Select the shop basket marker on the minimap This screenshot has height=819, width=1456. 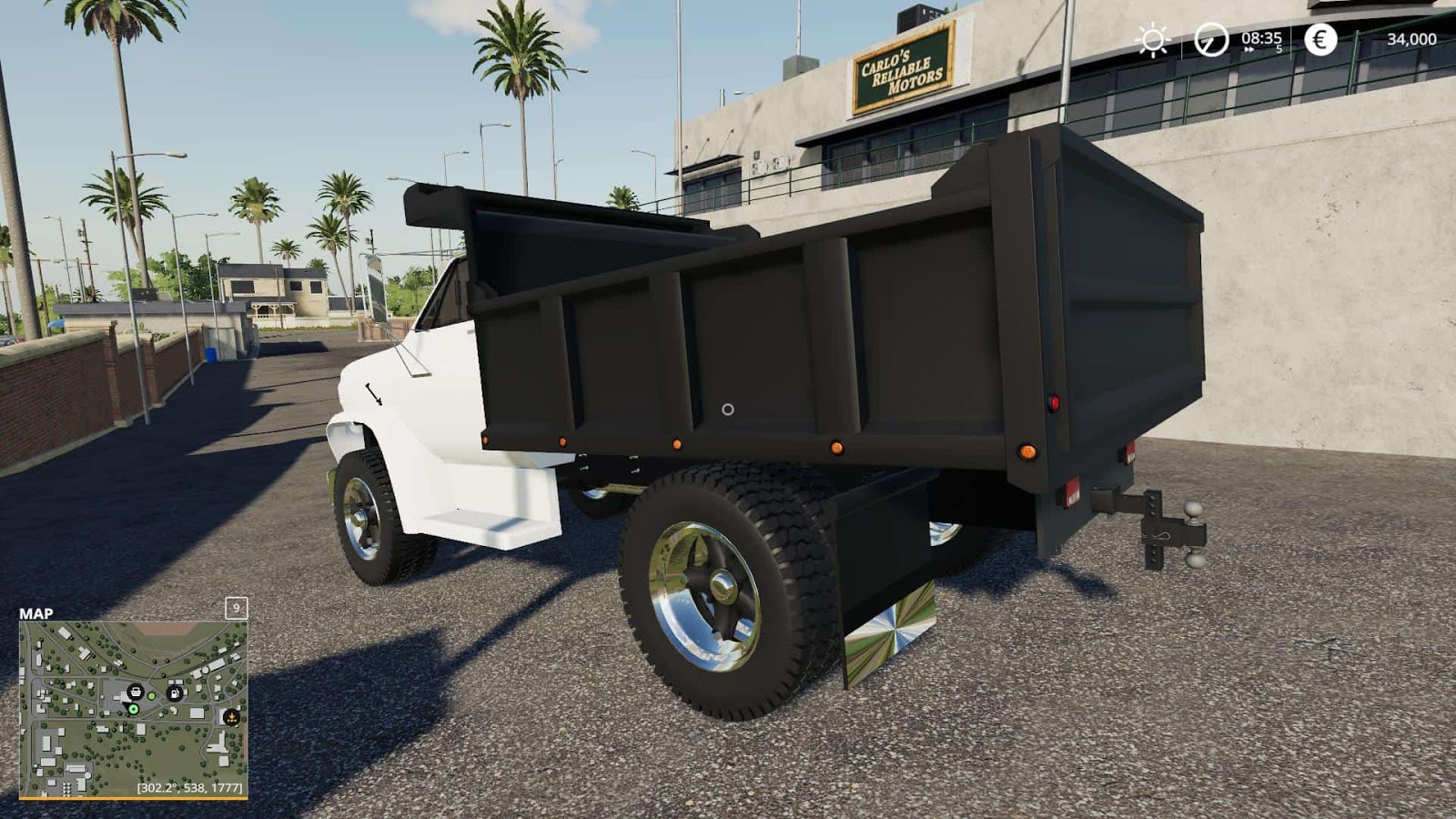(136, 693)
